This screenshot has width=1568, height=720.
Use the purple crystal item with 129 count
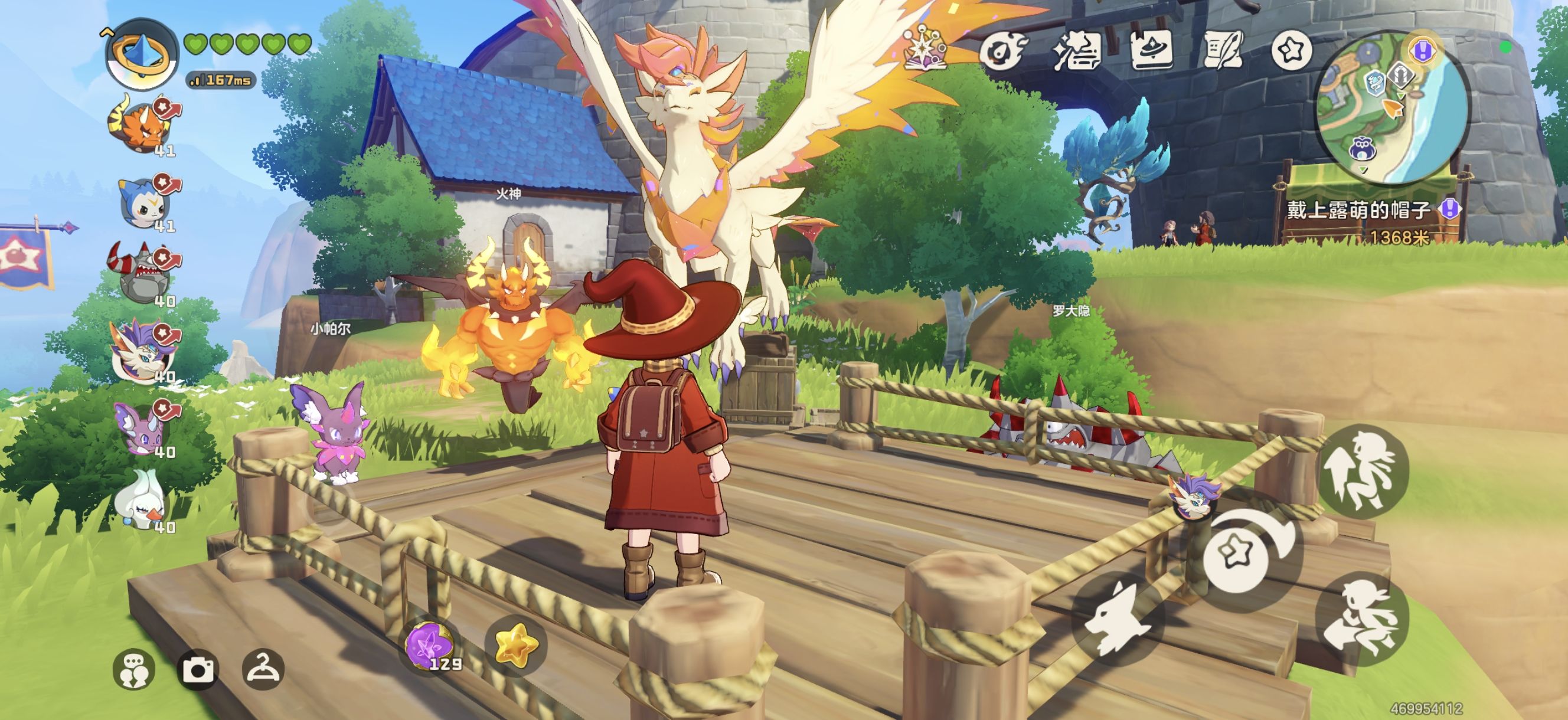430,645
